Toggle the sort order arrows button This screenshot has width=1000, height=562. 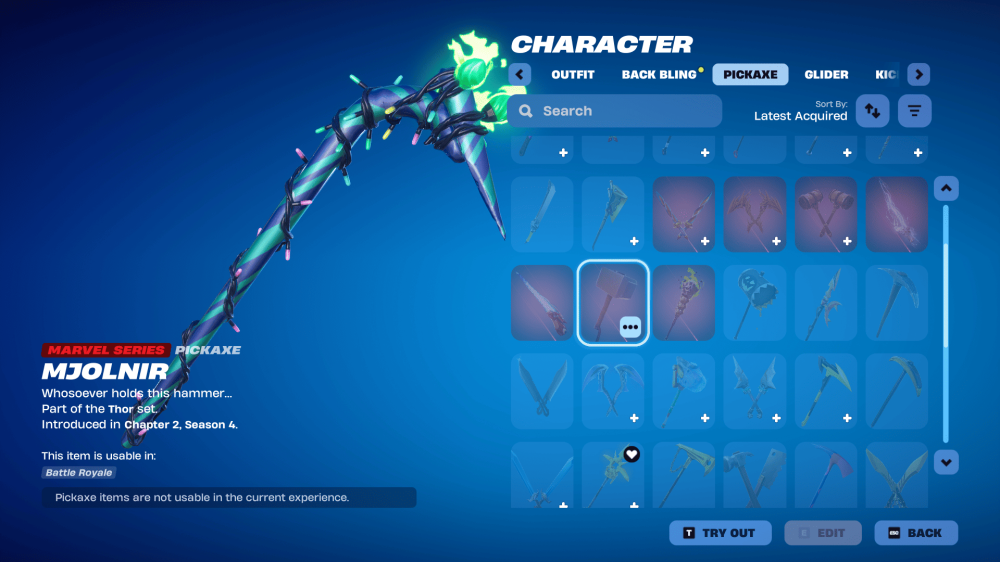point(872,111)
